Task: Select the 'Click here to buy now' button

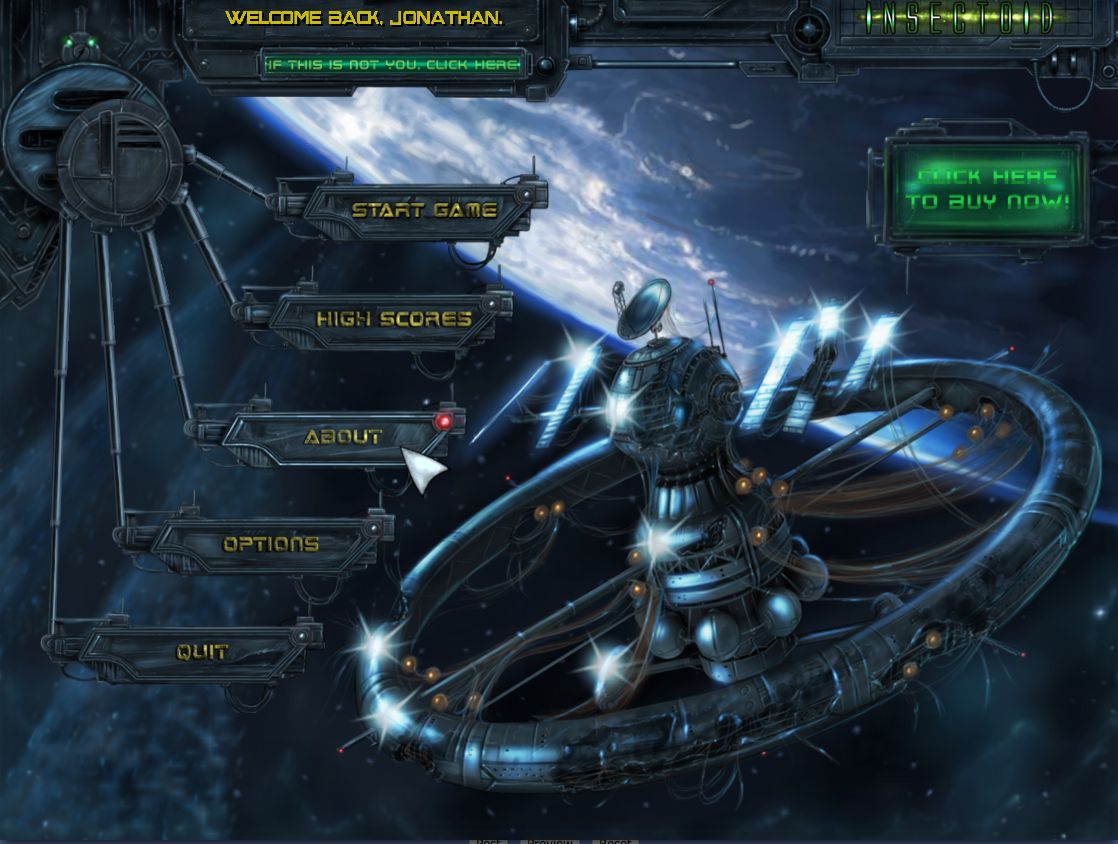Action: click(x=987, y=189)
